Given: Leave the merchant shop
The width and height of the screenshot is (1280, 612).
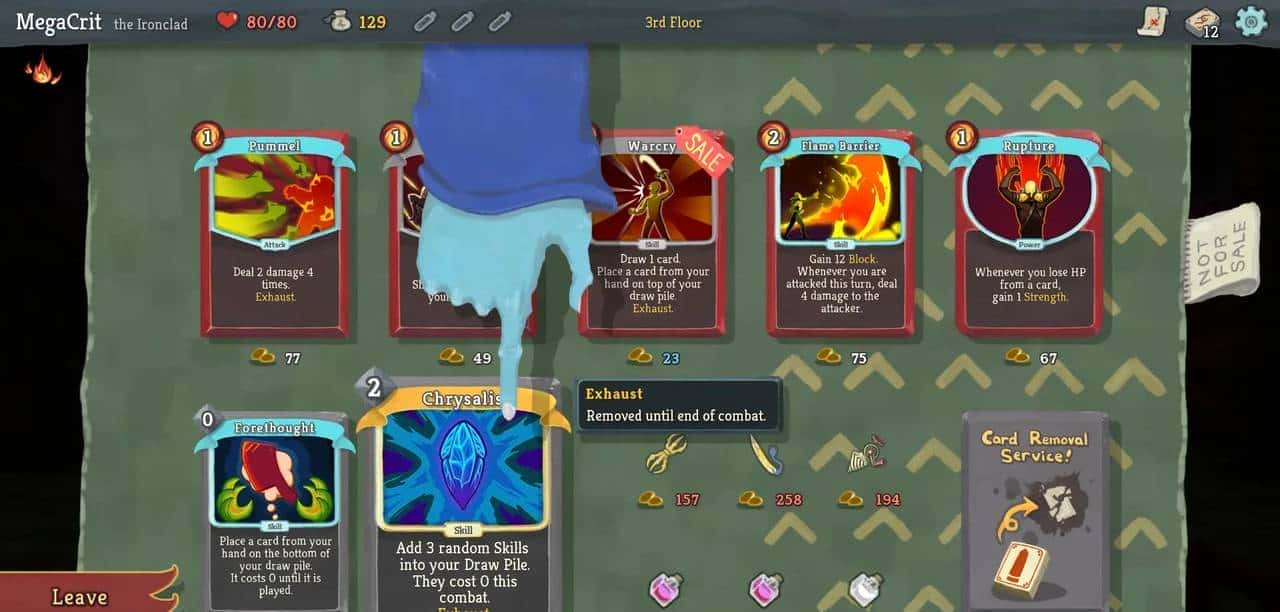Looking at the screenshot, I should click(x=82, y=596).
